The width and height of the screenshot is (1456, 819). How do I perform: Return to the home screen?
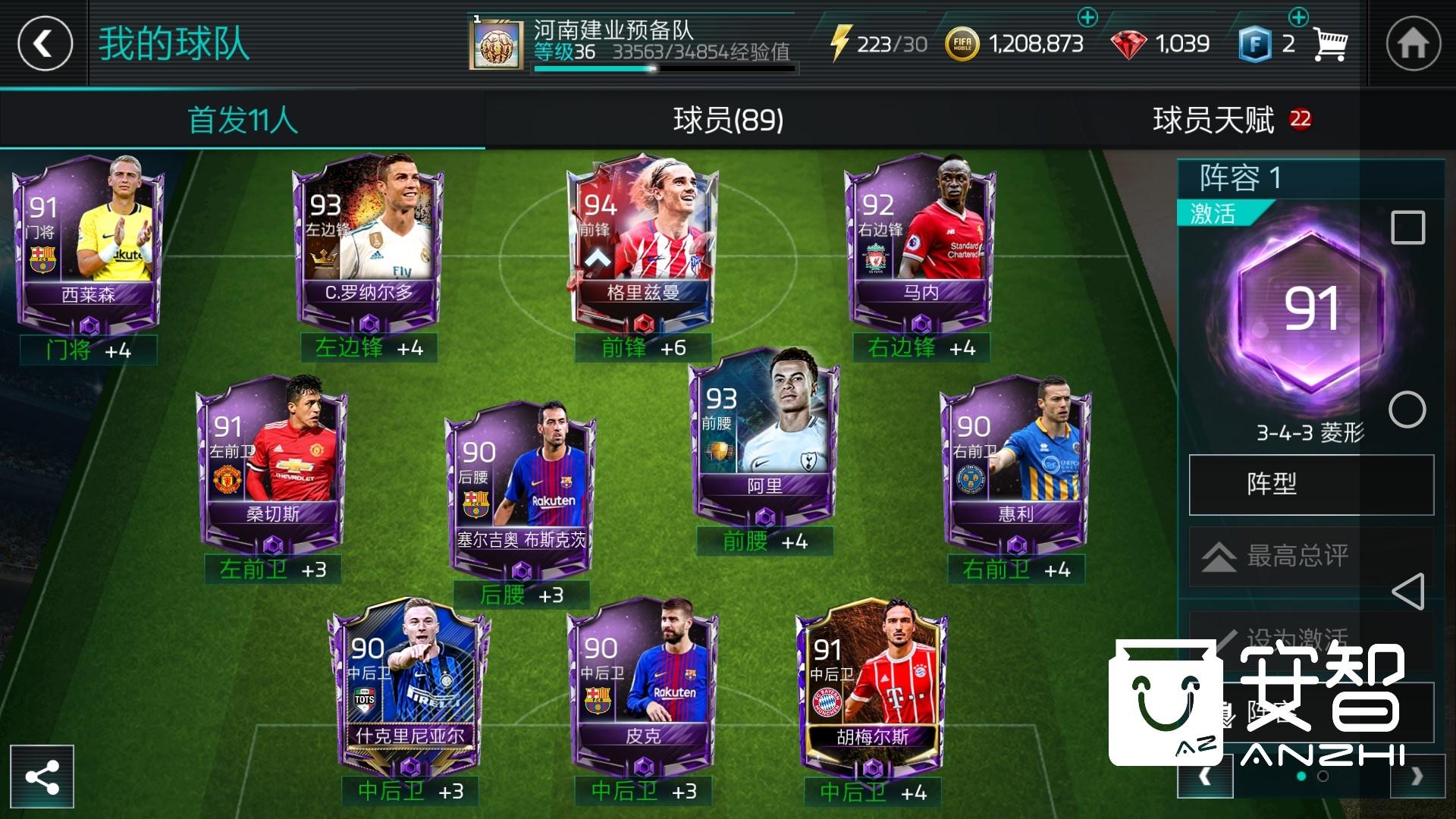click(1413, 43)
